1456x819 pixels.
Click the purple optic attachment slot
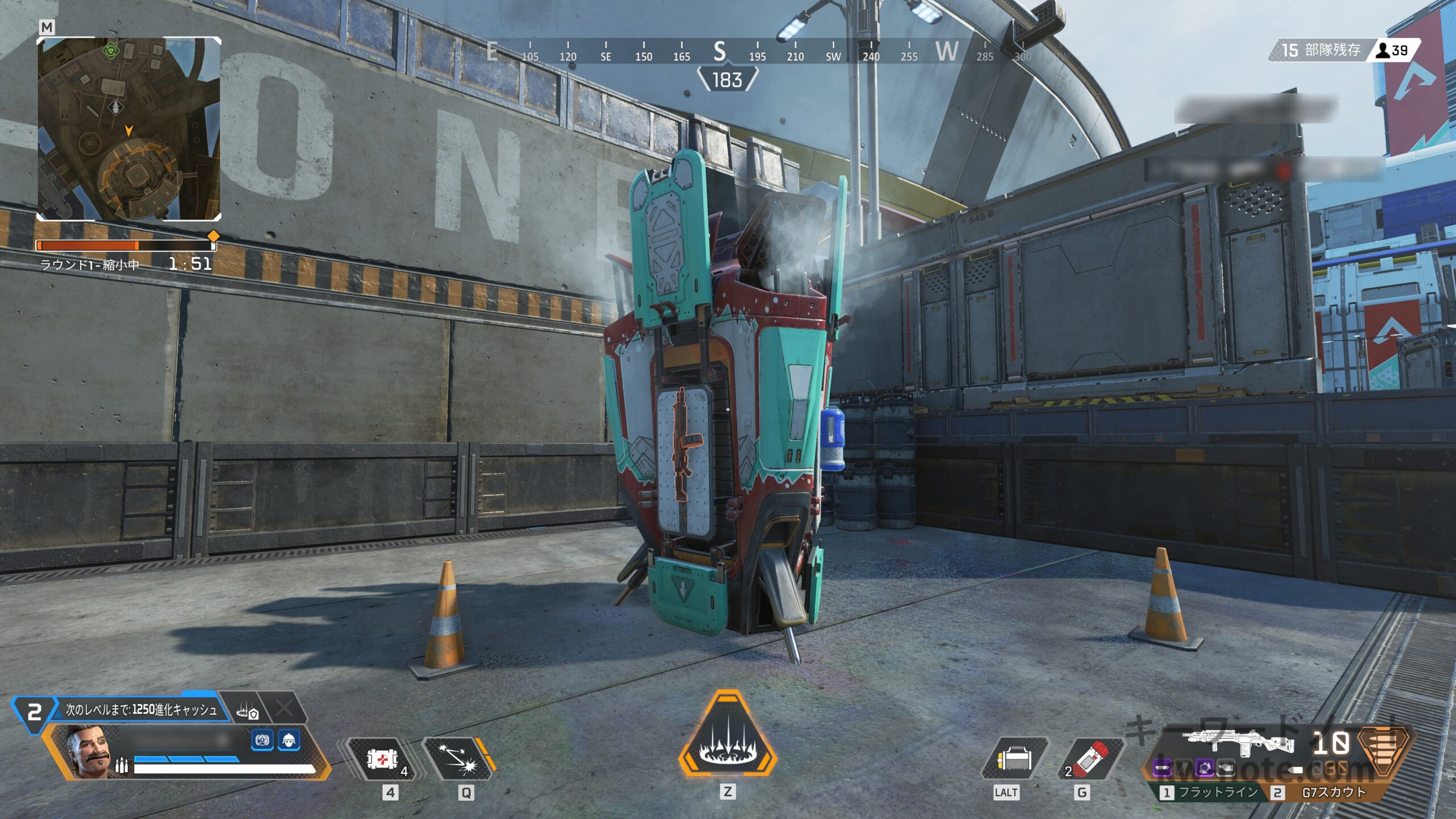pos(1203,768)
